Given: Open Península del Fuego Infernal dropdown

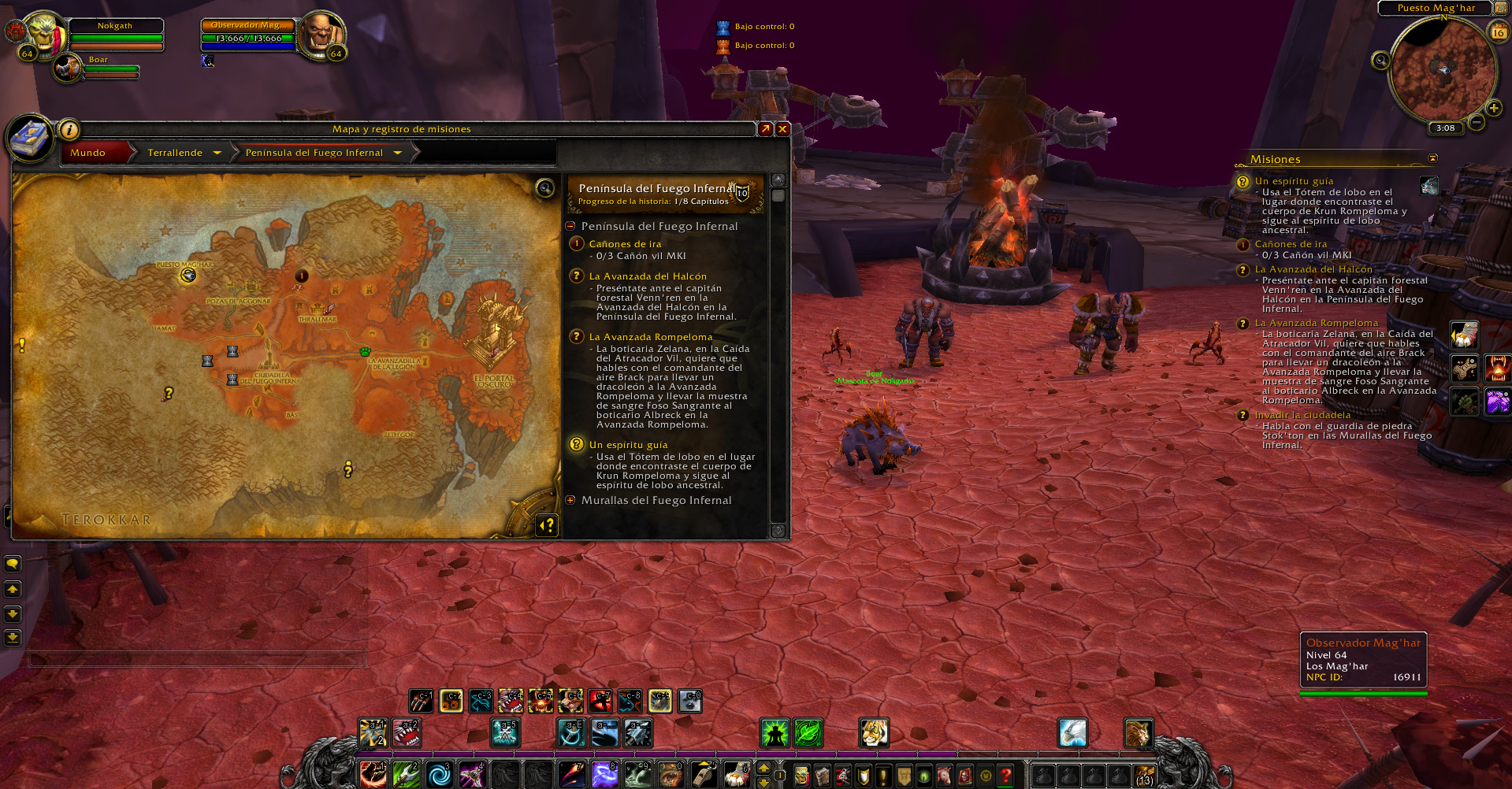Looking at the screenshot, I should tap(398, 153).
